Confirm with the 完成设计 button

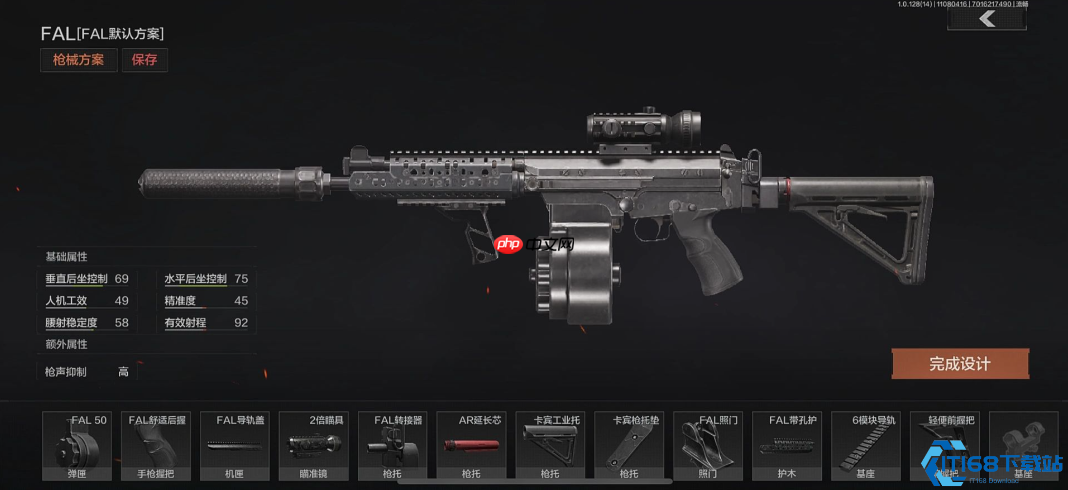tap(960, 364)
